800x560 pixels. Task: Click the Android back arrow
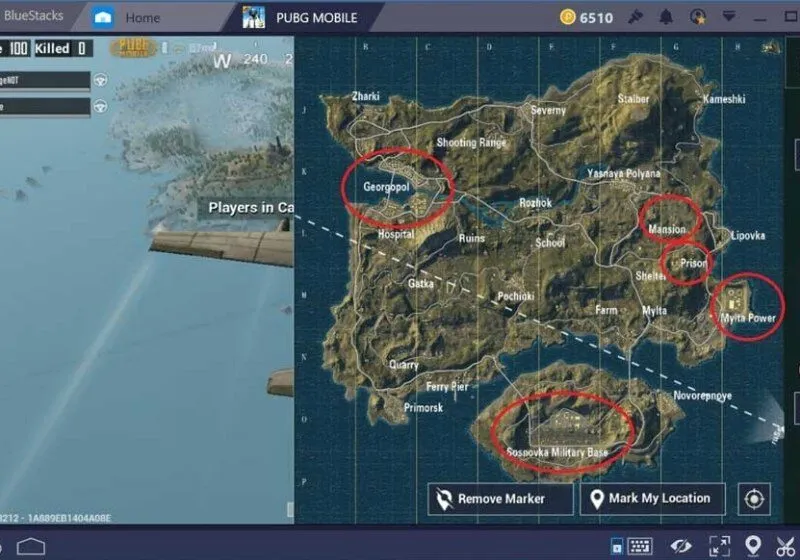[x=5, y=546]
